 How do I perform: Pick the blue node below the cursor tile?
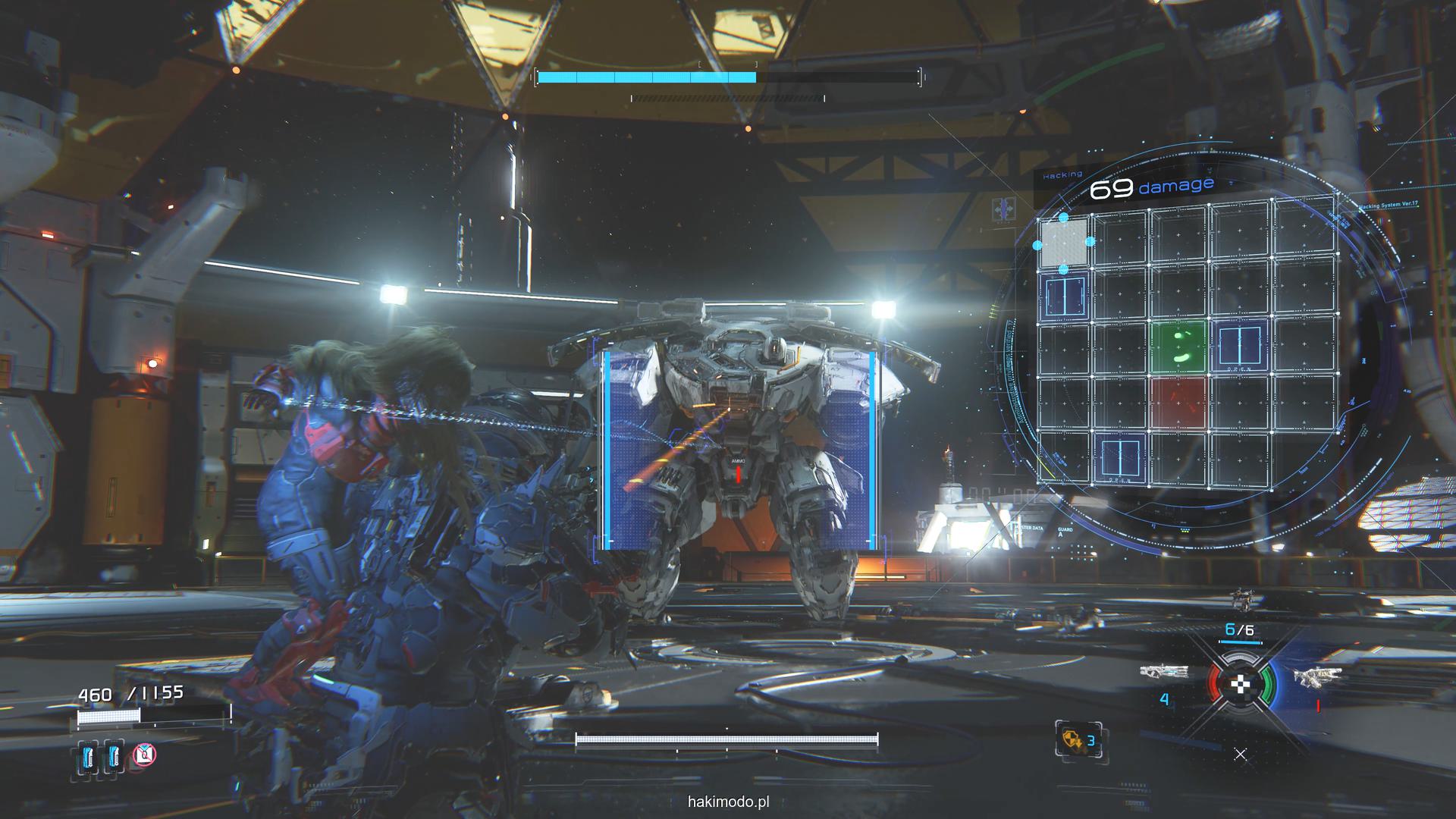click(1065, 296)
